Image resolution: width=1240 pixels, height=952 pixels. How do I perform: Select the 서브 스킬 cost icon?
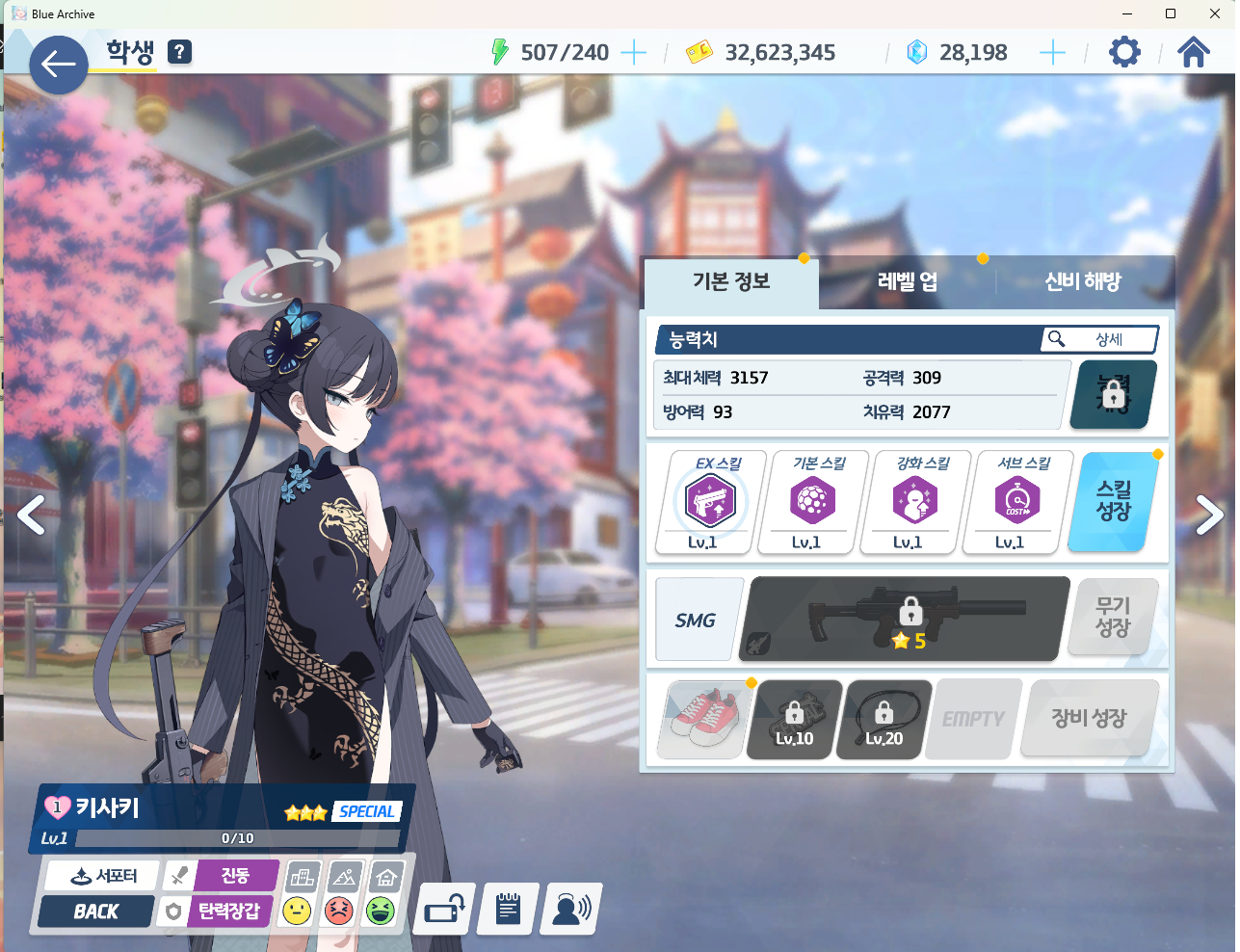pyautogui.click(x=1016, y=501)
